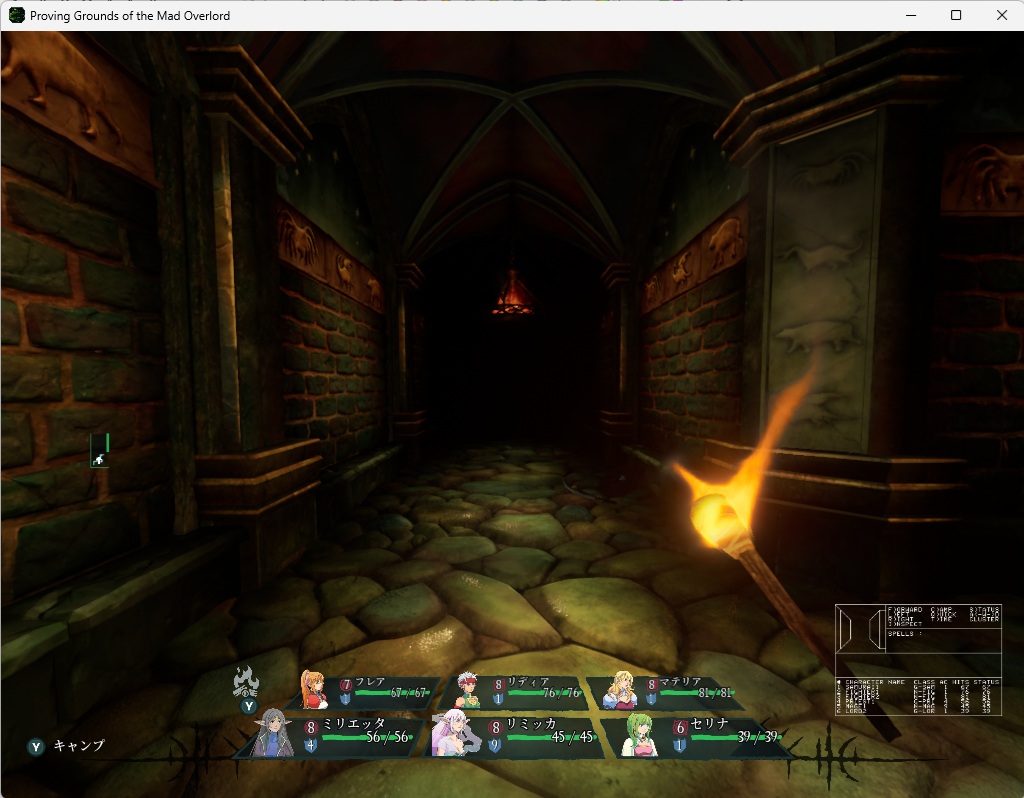Image resolution: width=1024 pixels, height=798 pixels.
Task: Click the small automap minimap on the wall
Action: [x=99, y=450]
